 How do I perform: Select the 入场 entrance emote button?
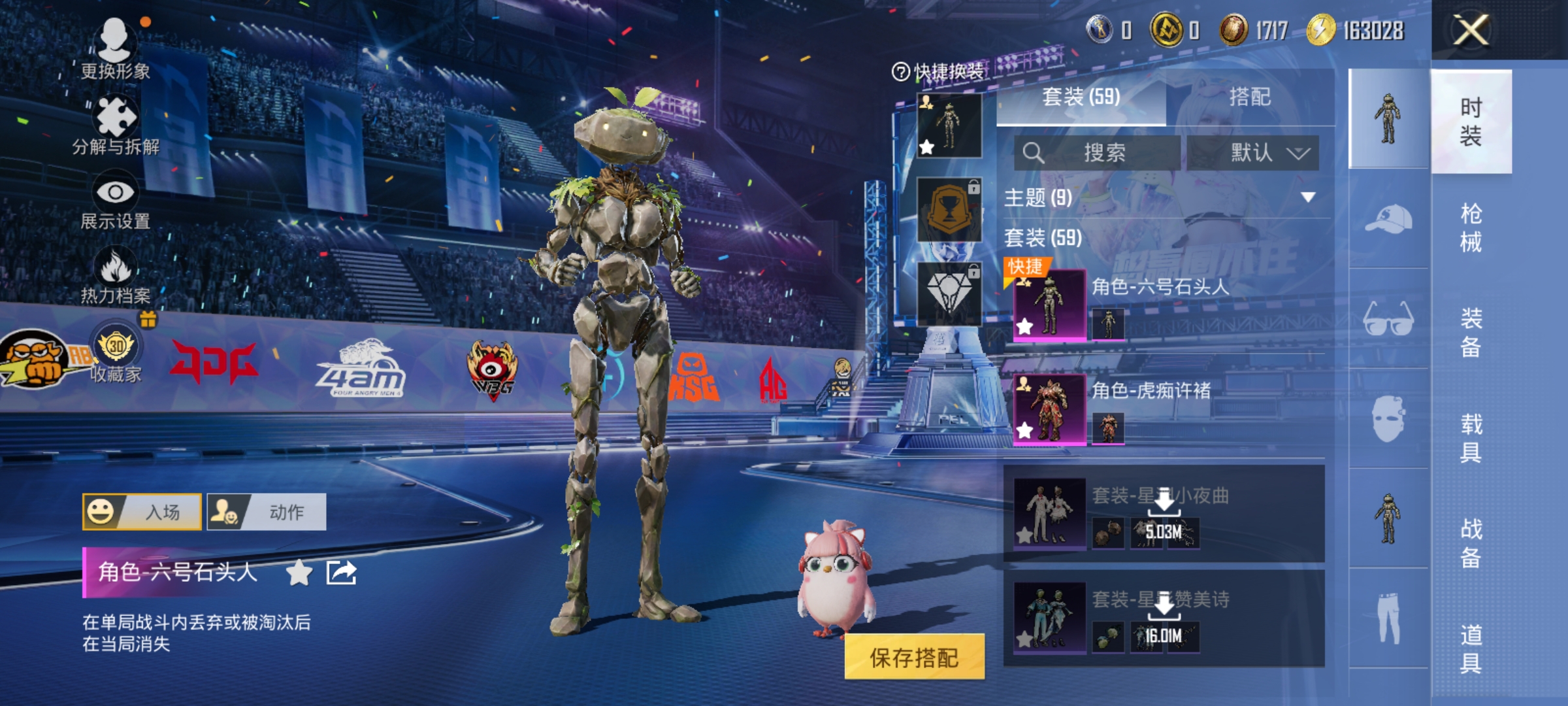(x=142, y=512)
